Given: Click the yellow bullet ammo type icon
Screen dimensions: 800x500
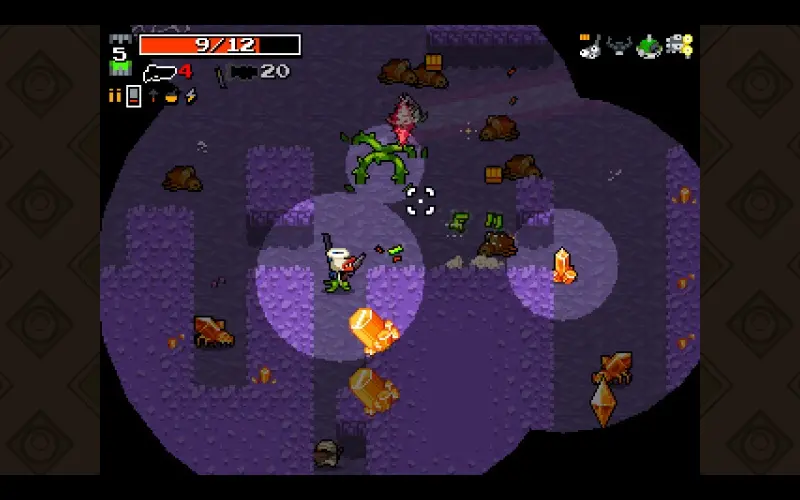Looking at the screenshot, I should (113, 96).
